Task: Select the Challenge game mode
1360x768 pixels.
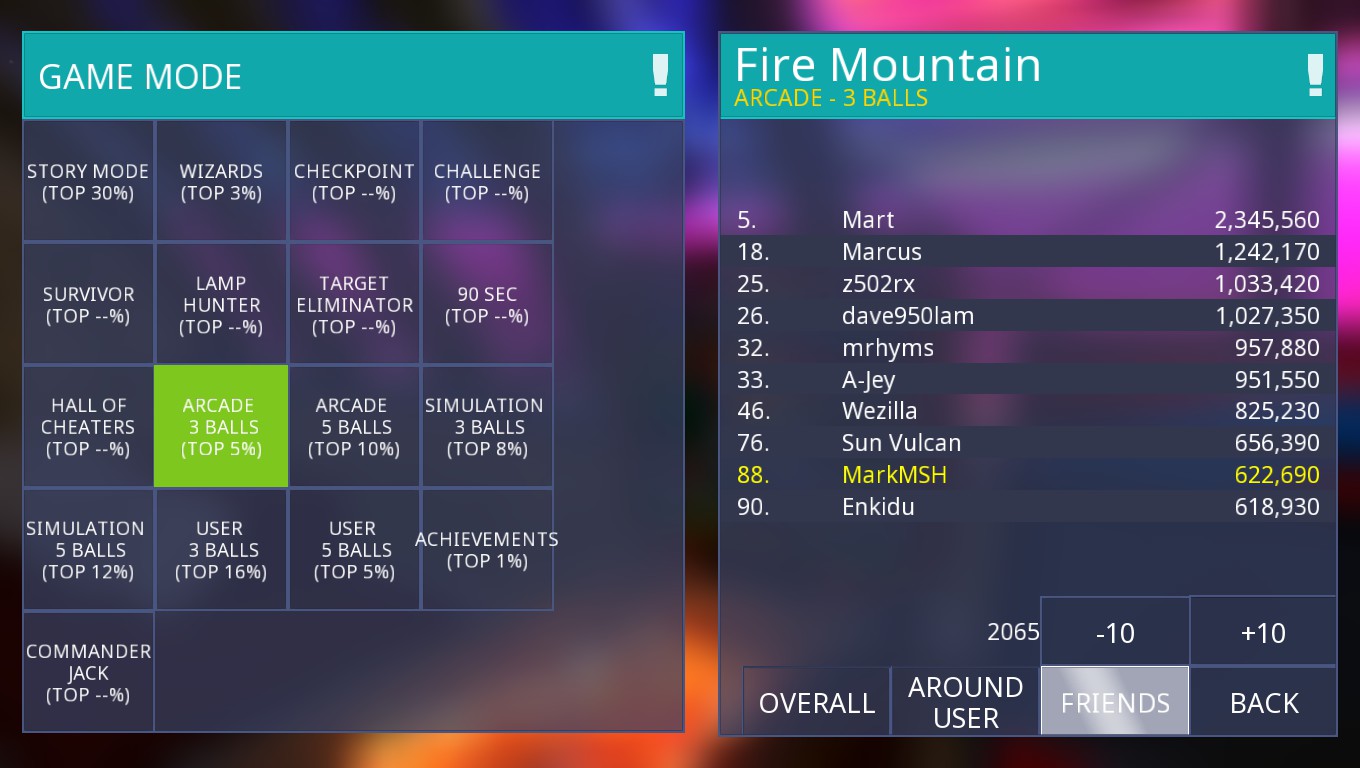Action: pyautogui.click(x=487, y=182)
